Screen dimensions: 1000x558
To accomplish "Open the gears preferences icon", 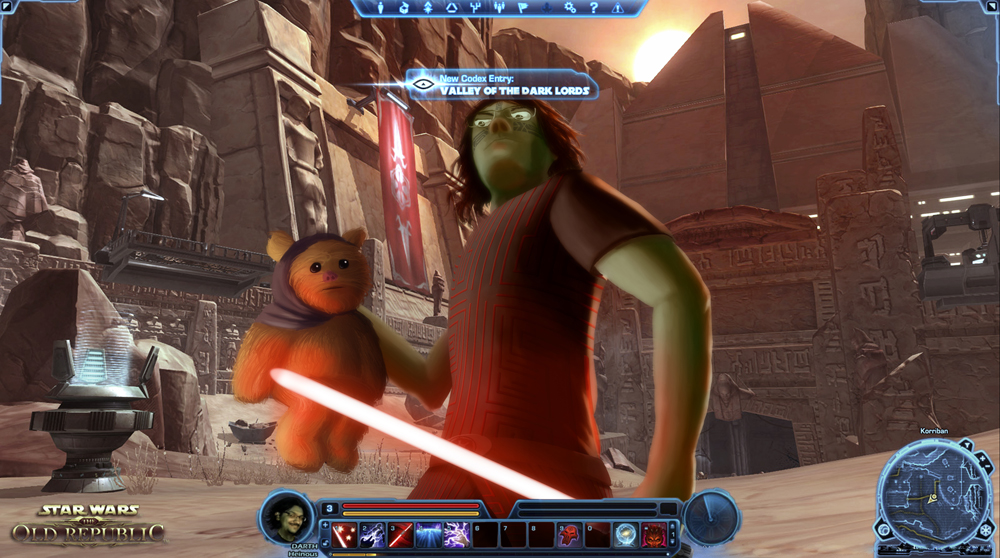I will tap(570, 7).
